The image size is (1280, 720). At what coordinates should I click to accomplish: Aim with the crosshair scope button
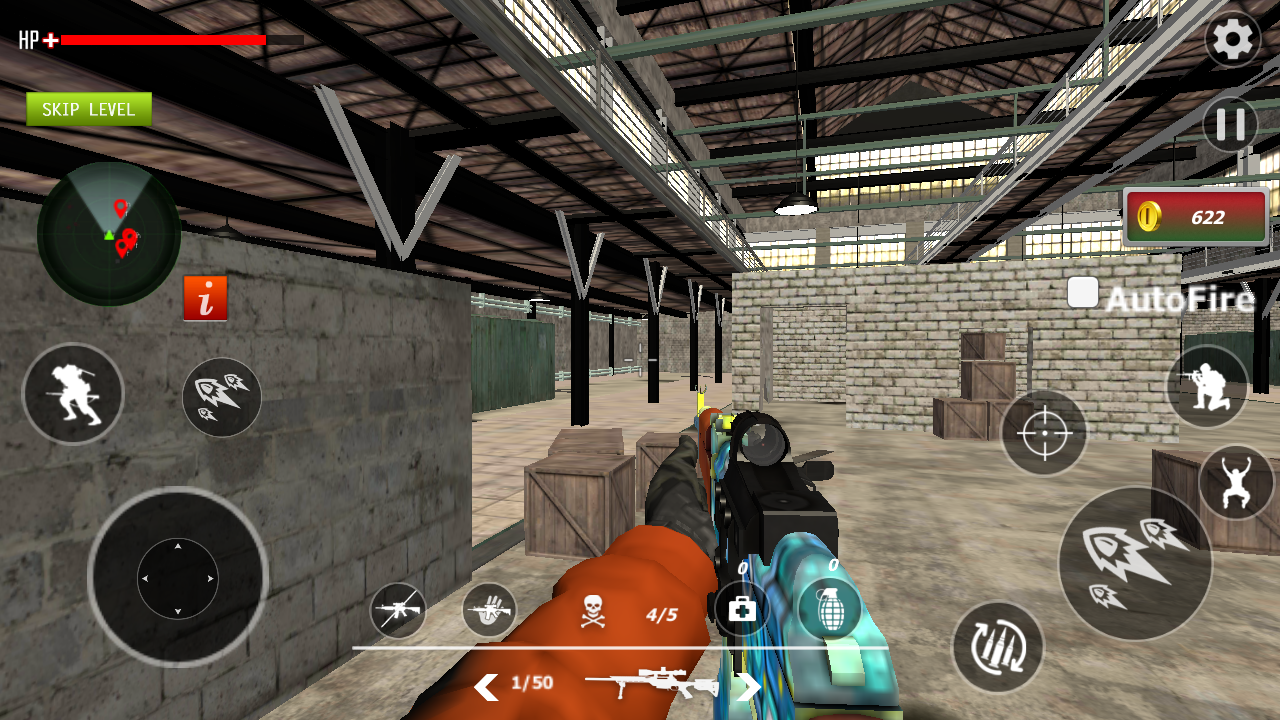1044,433
